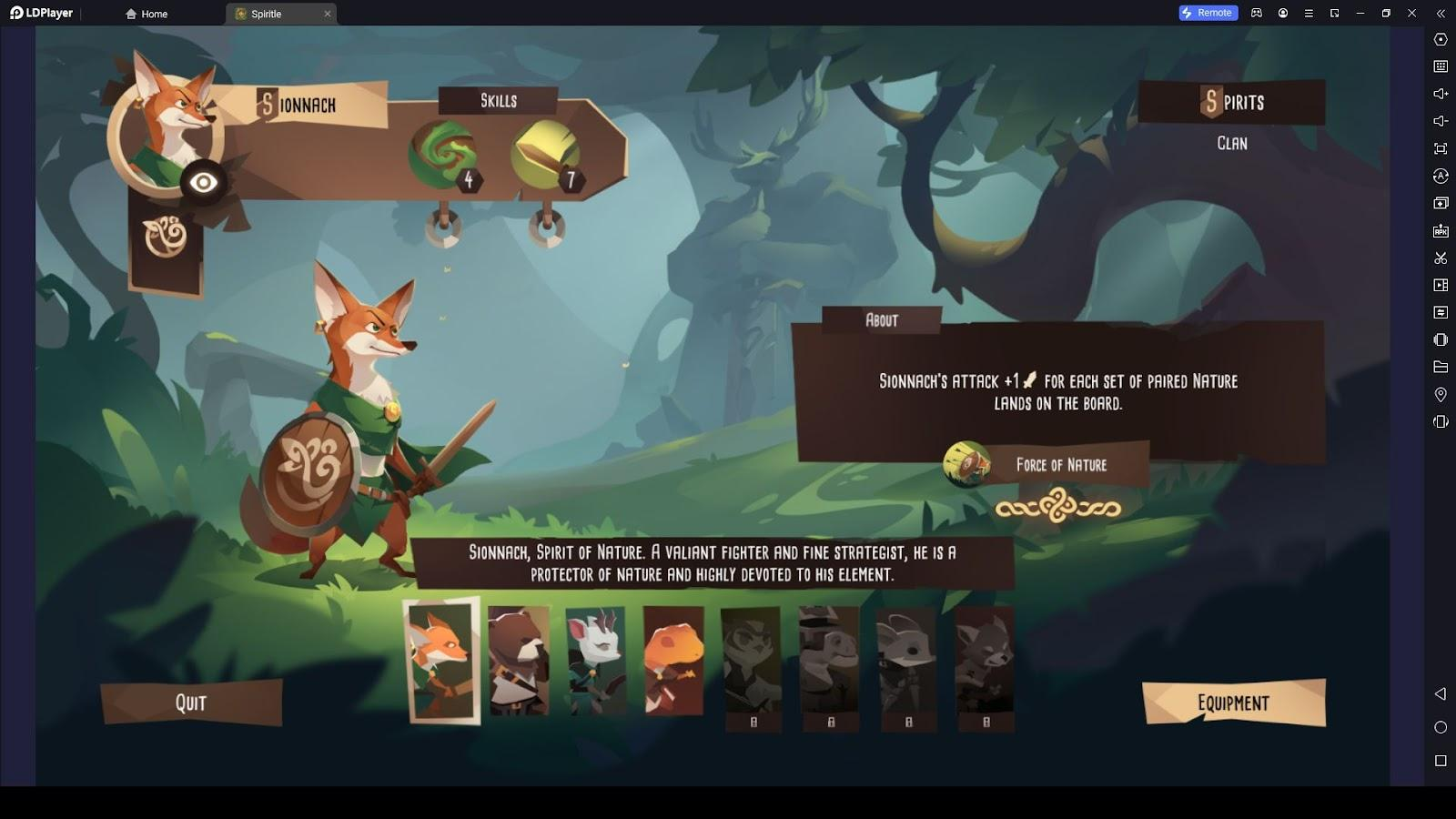The image size is (1456, 819).
Task: Inspect the yellow skill icon
Action: 545,155
